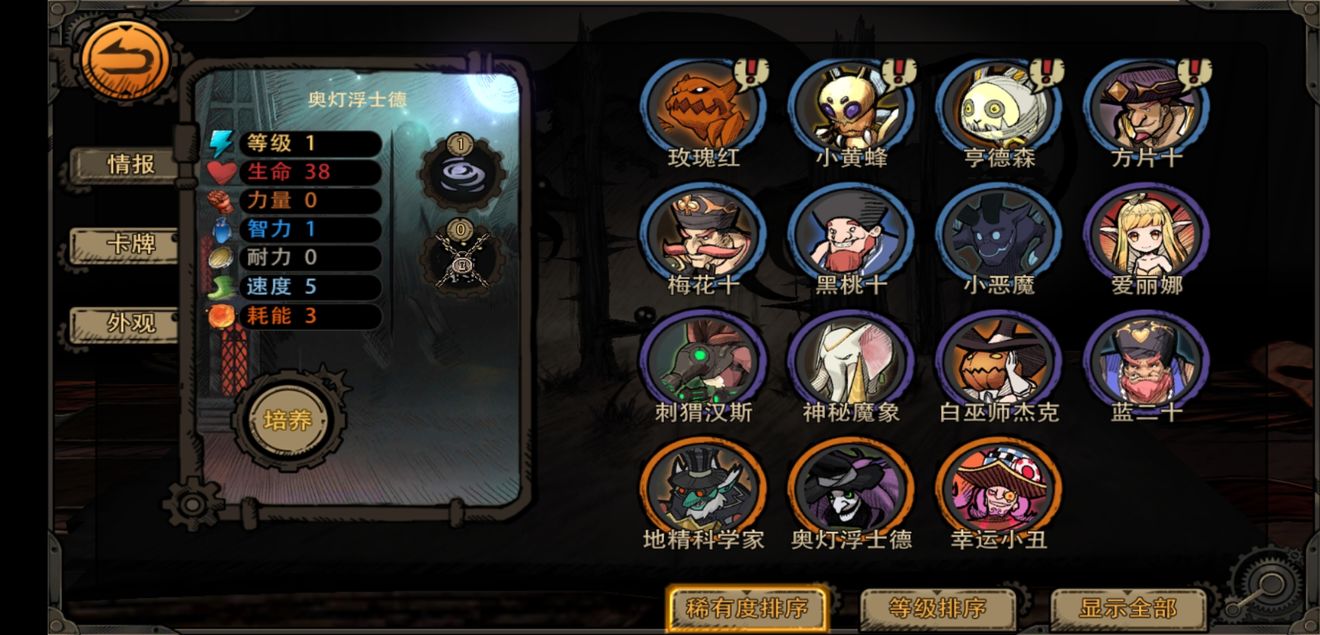The width and height of the screenshot is (1320, 635).
Task: Pick the 地精科学家 character portrait
Action: pyautogui.click(x=703, y=489)
